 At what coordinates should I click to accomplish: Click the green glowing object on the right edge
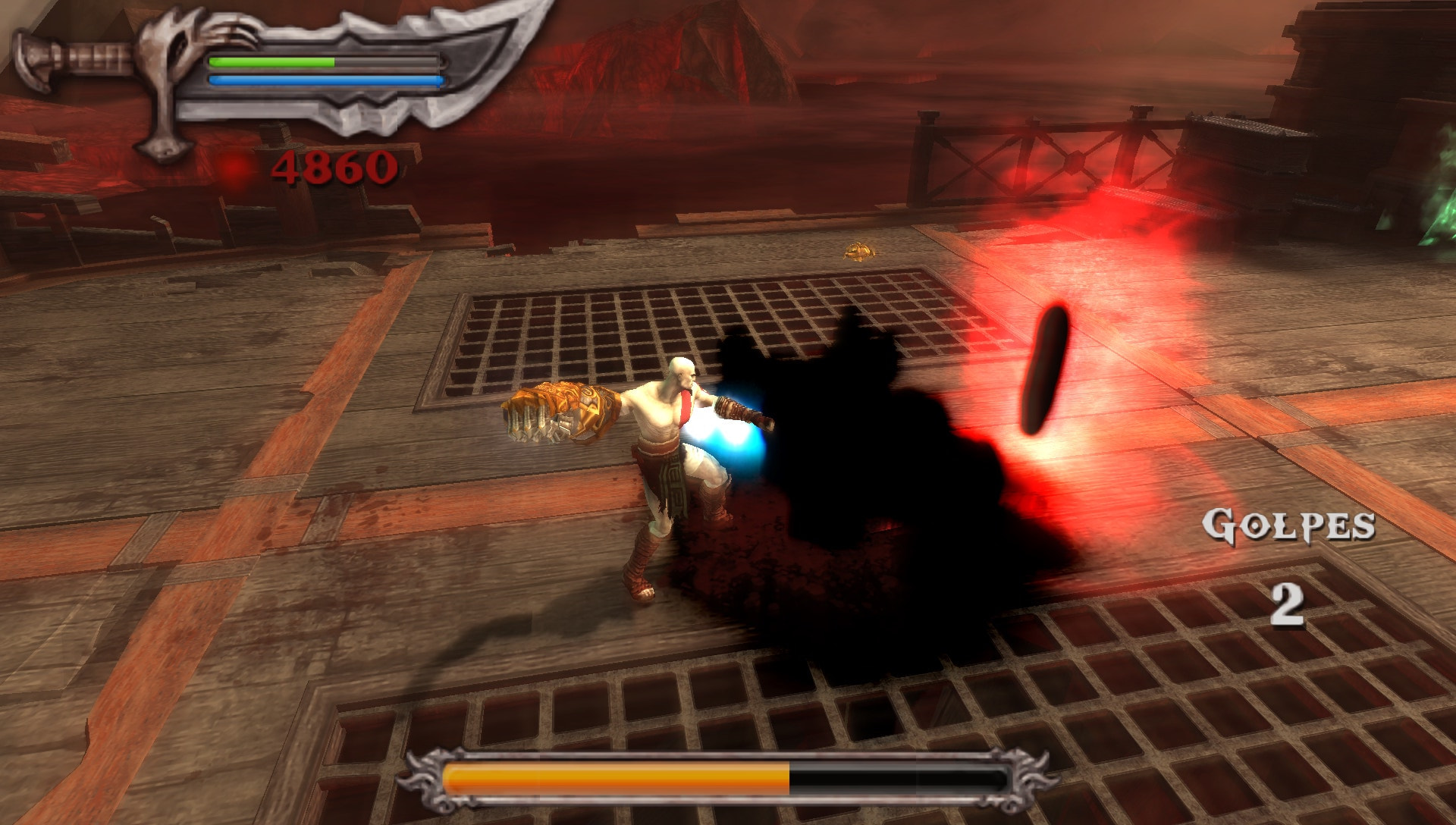click(1445, 220)
